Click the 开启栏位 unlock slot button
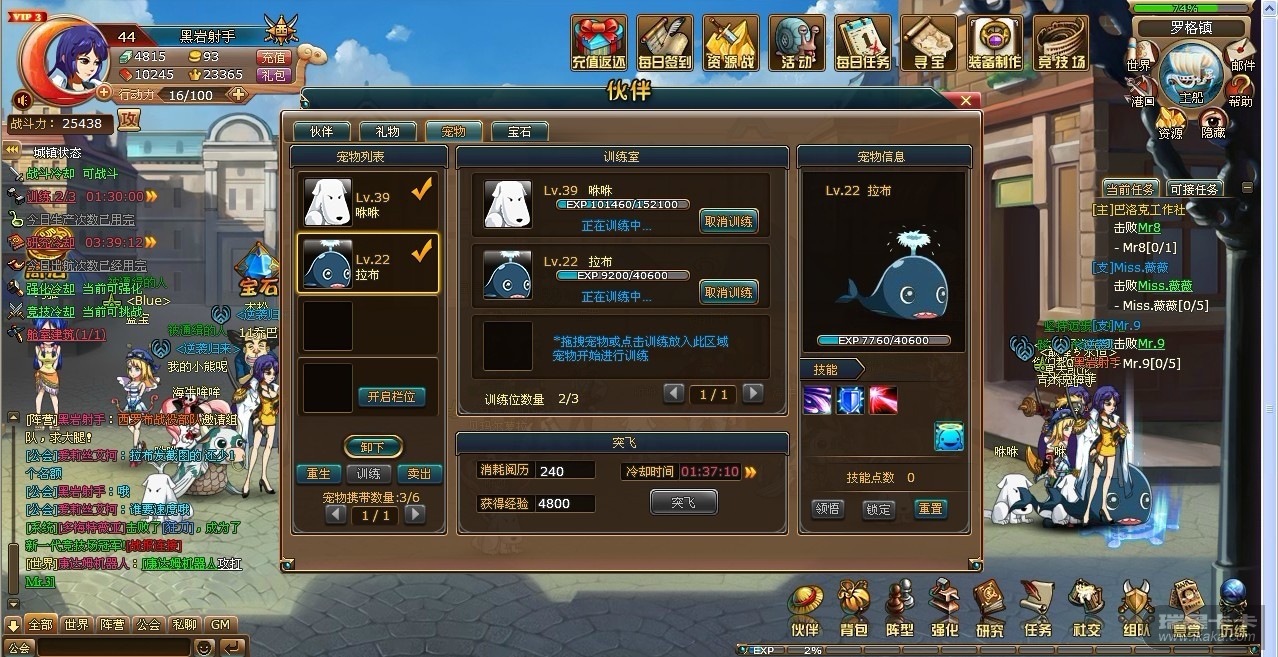Image resolution: width=1278 pixels, height=657 pixels. point(396,397)
